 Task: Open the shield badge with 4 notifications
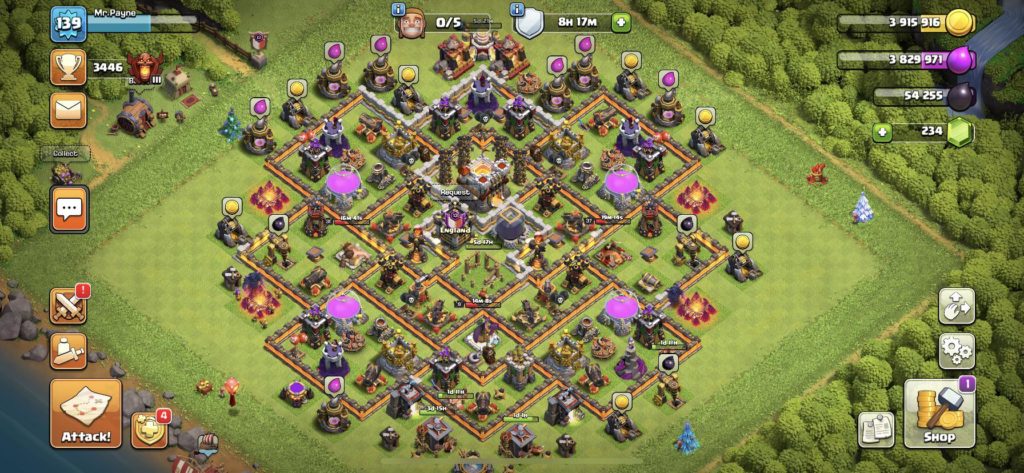(147, 427)
